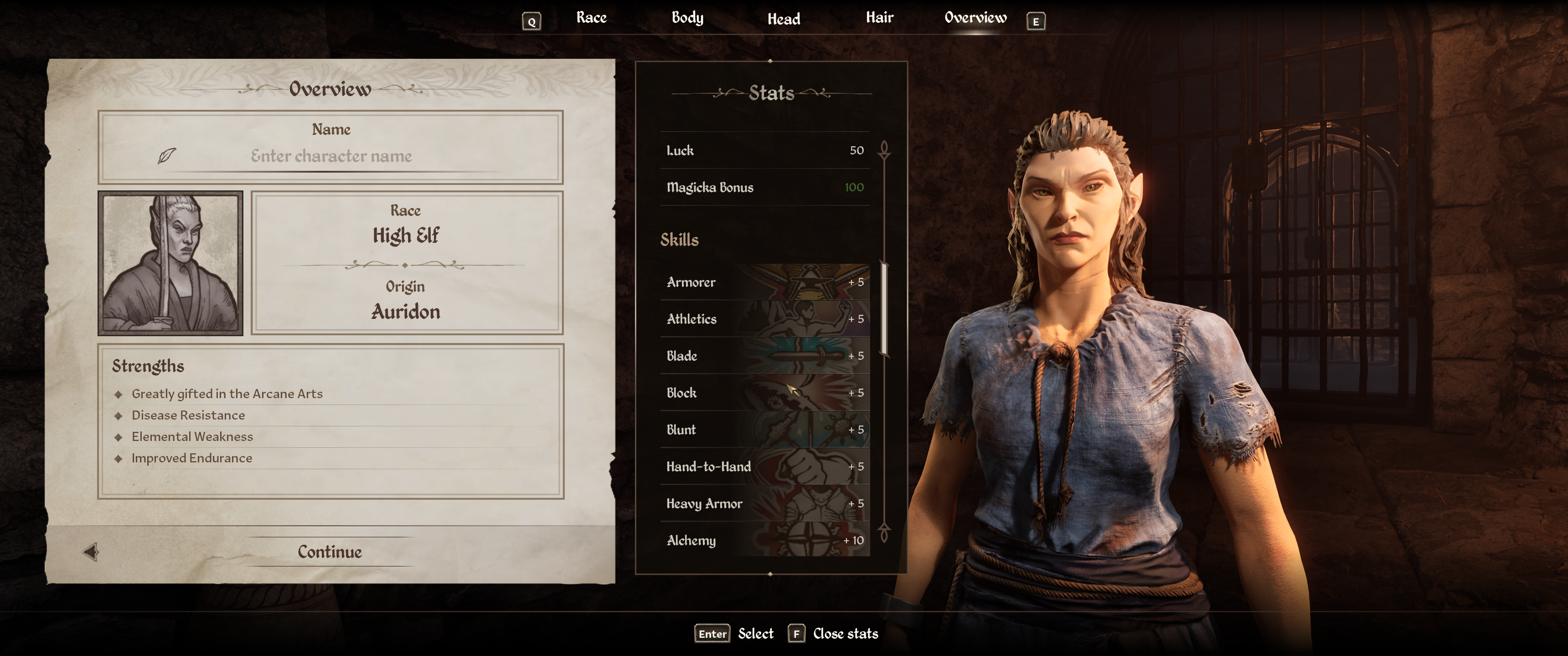
Task: Click the Blunt skill row
Action: pyautogui.click(x=764, y=430)
